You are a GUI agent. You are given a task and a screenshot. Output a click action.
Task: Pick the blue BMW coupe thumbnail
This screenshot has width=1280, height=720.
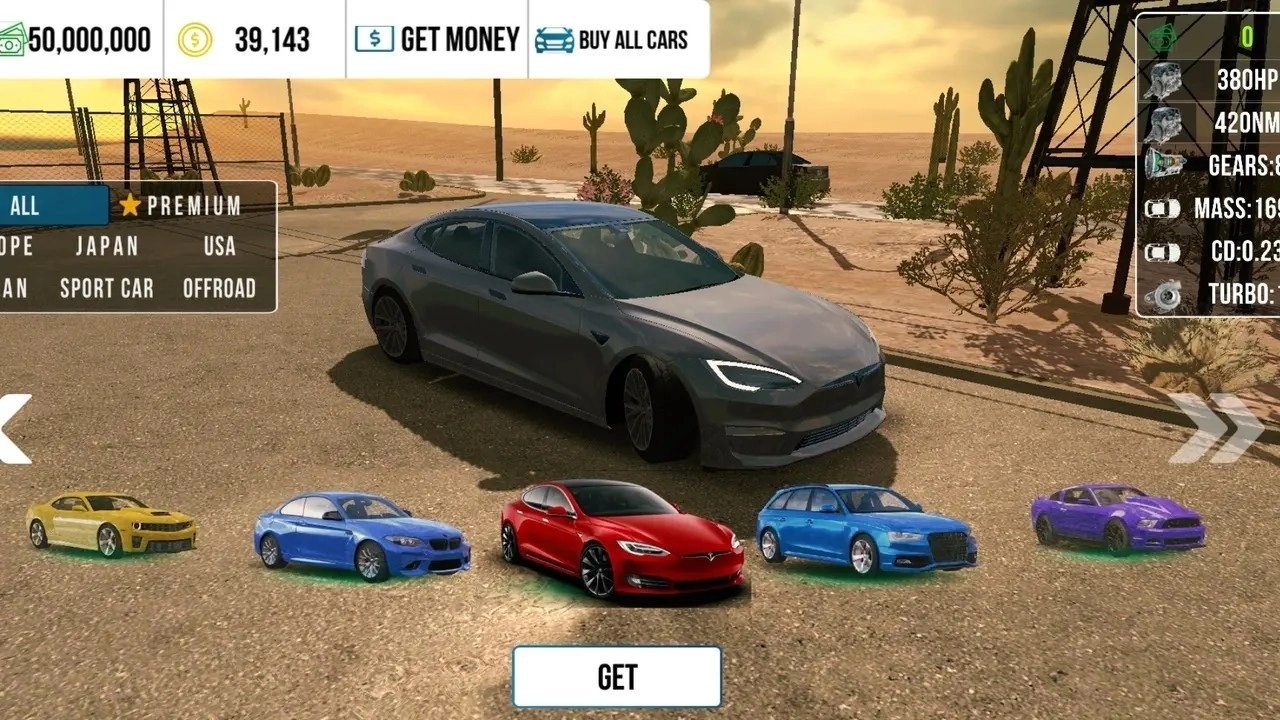361,536
